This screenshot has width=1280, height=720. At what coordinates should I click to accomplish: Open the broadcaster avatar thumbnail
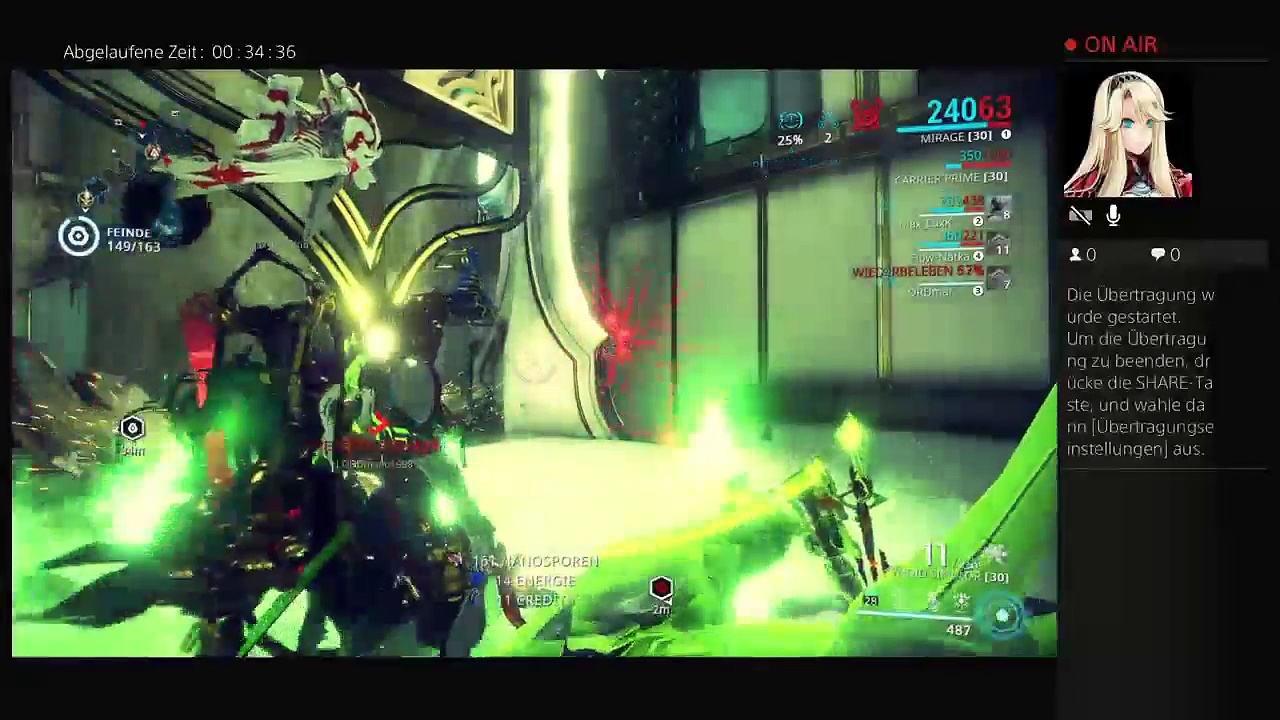pos(1128,135)
